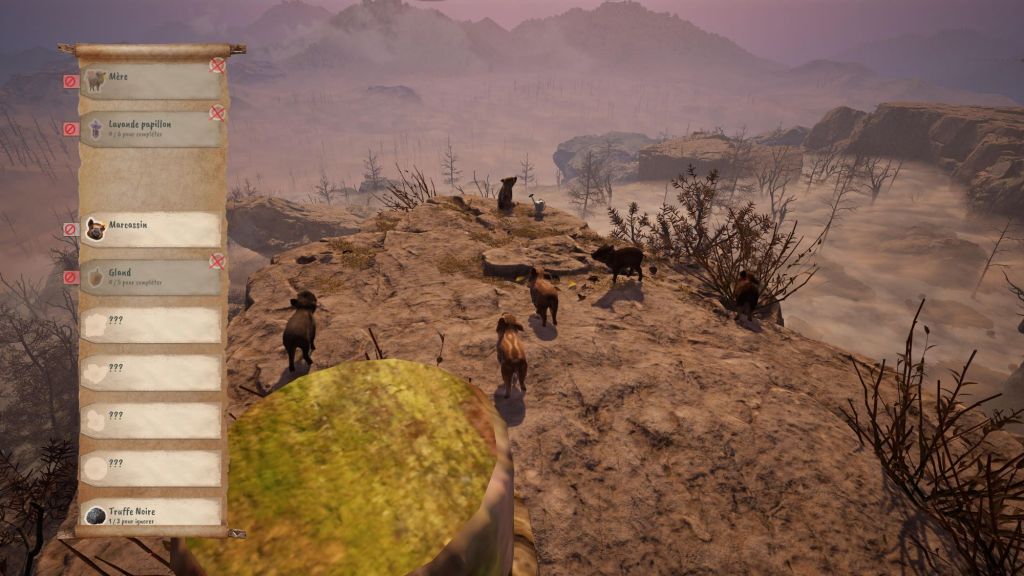Screen dimensions: 1024x576
Task: Select the Gland acorn entry
Action: point(150,277)
